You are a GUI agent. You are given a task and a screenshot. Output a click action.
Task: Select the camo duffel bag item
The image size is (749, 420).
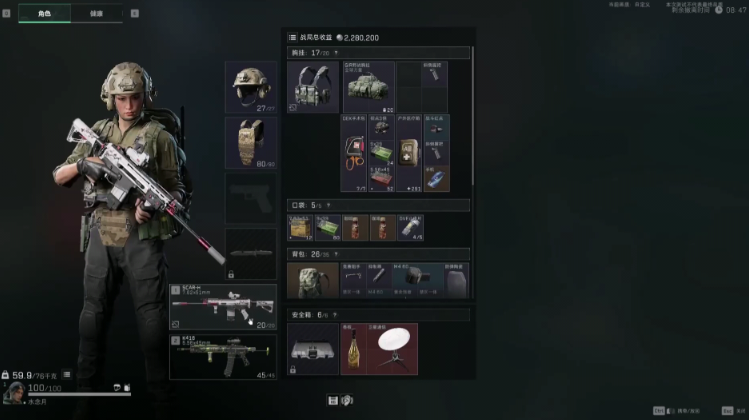368,91
